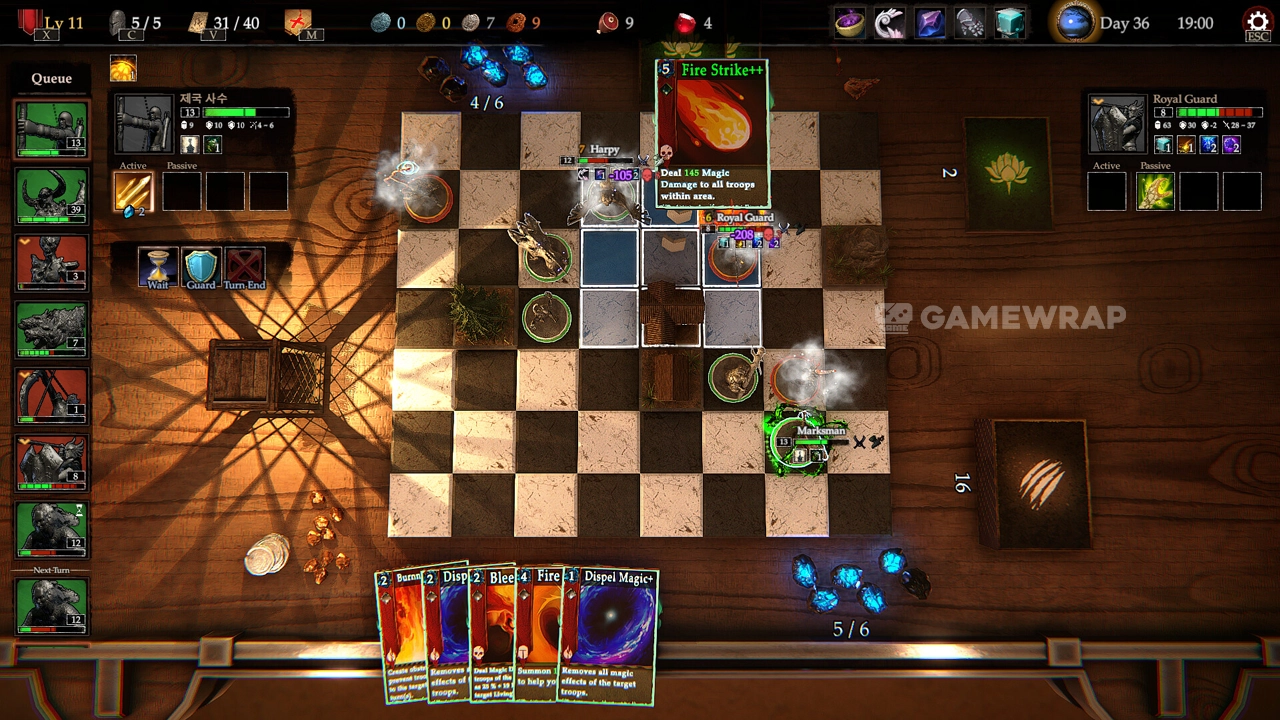This screenshot has height=720, width=1280.
Task: Open the purple crystal item icon
Action: click(x=930, y=23)
